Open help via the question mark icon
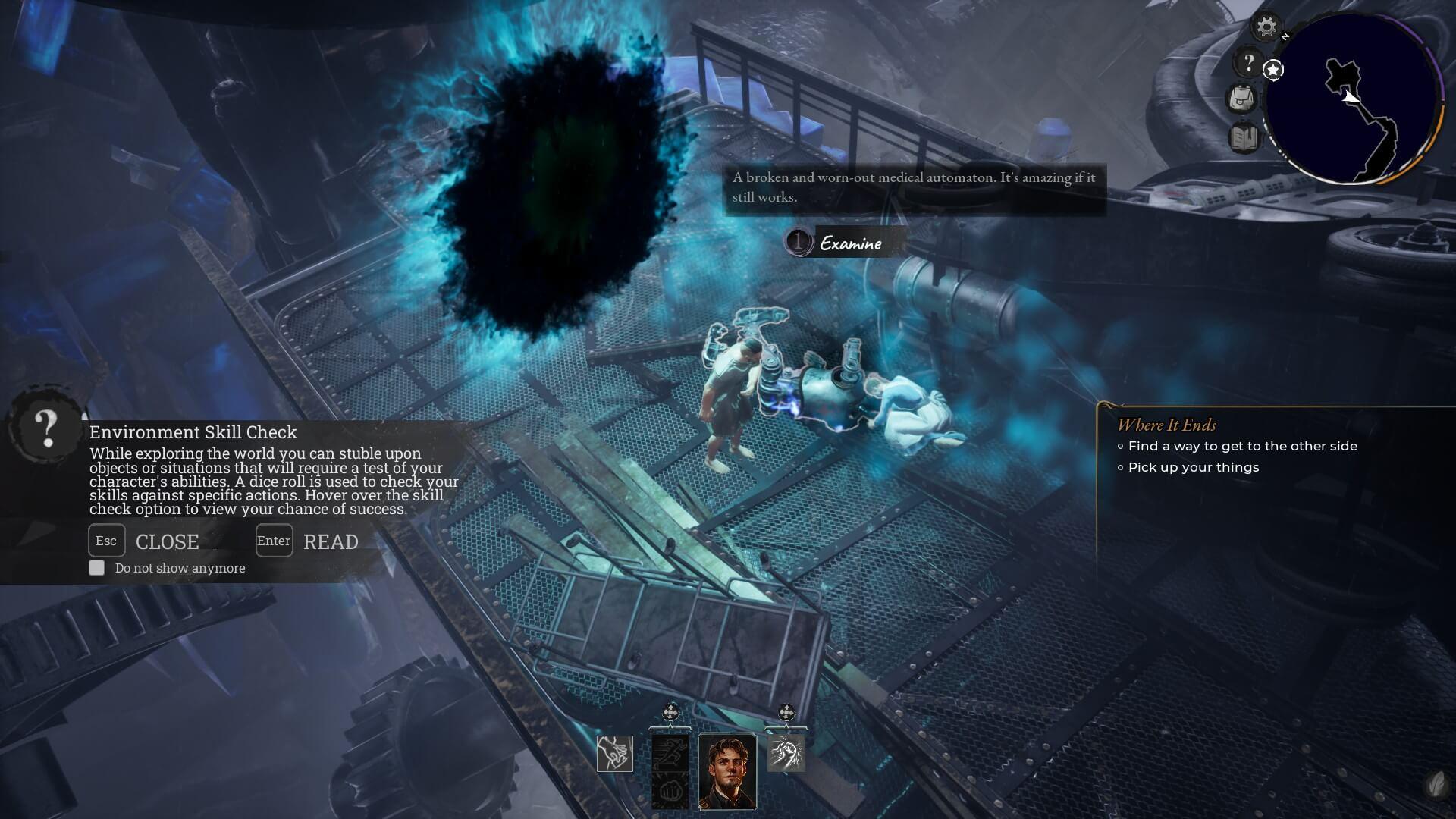Screen dimensions: 1456x819 click(x=1248, y=62)
